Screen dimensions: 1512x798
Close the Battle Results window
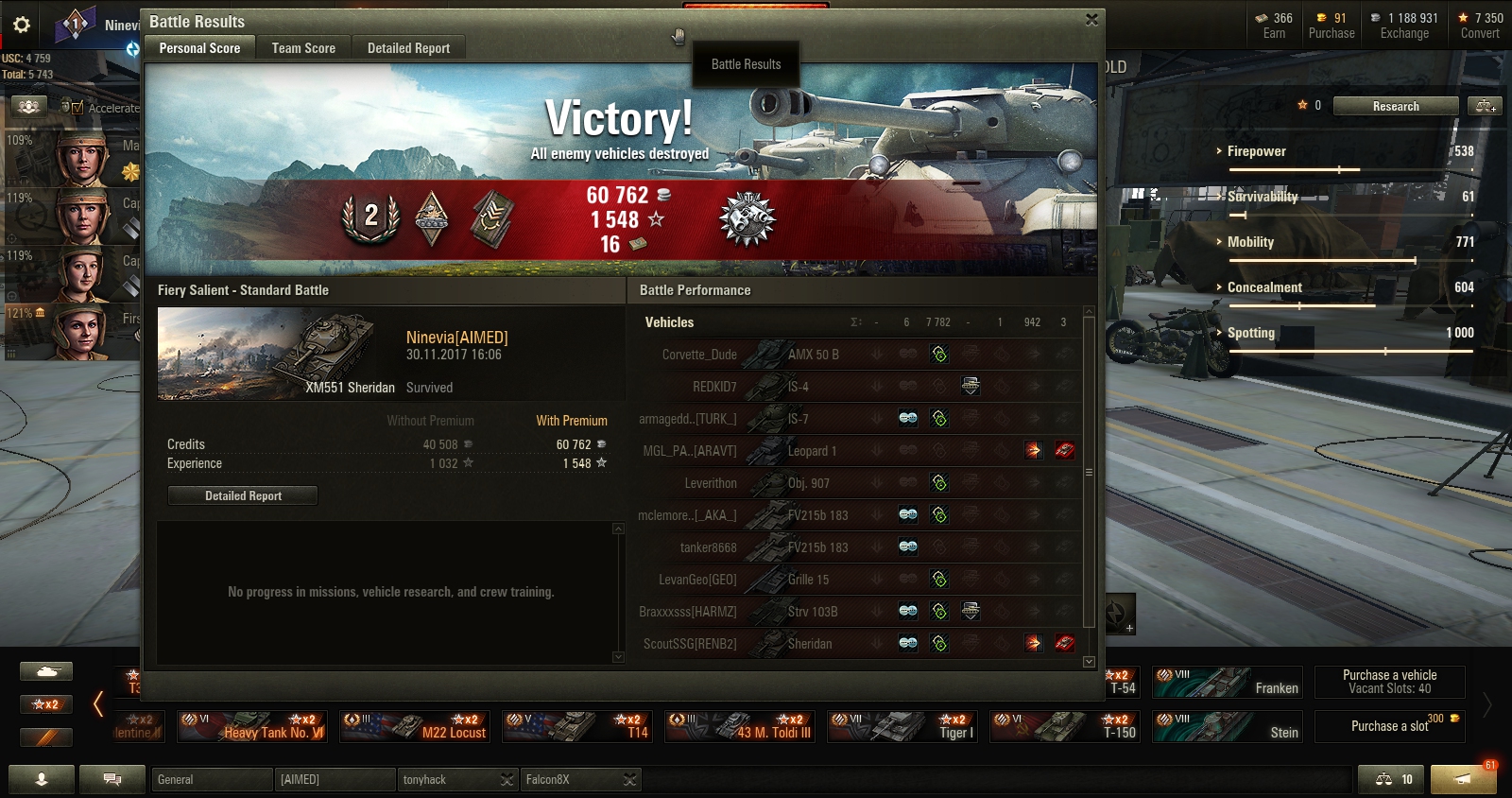[x=1091, y=19]
